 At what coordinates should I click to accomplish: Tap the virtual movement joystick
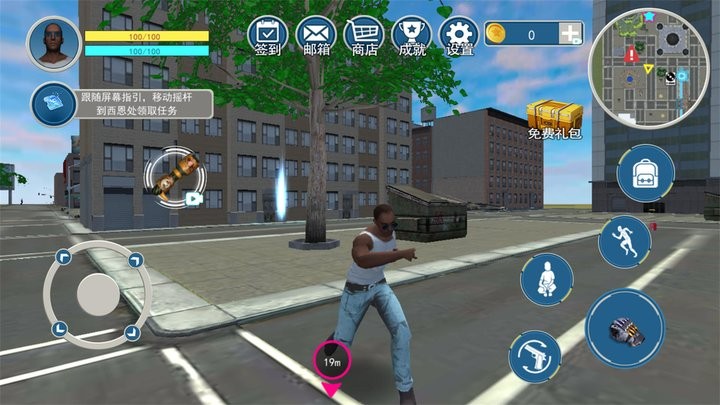(x=97, y=293)
